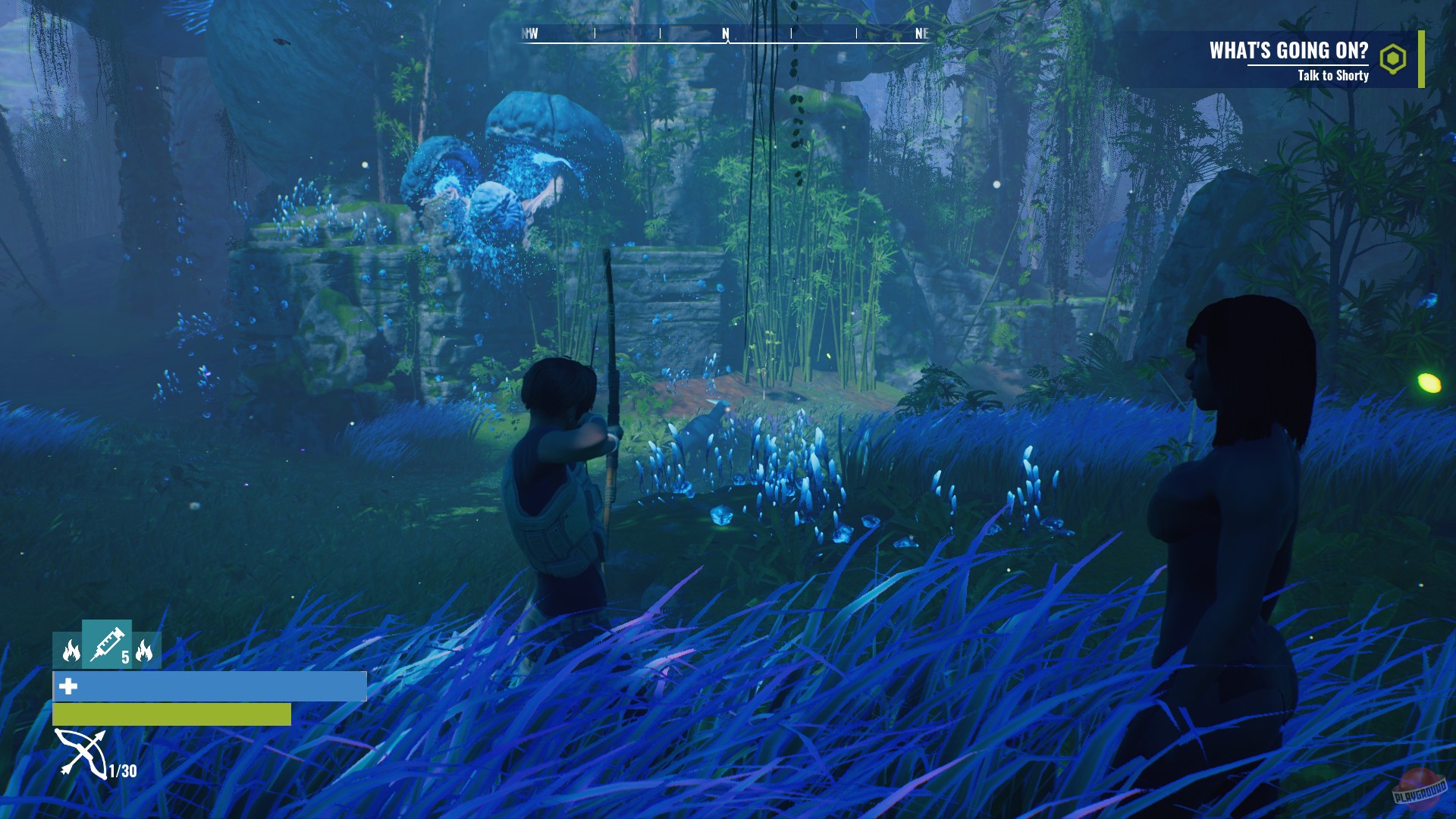This screenshot has height=819, width=1456.
Task: Click the N marker on the compass
Action: click(725, 32)
